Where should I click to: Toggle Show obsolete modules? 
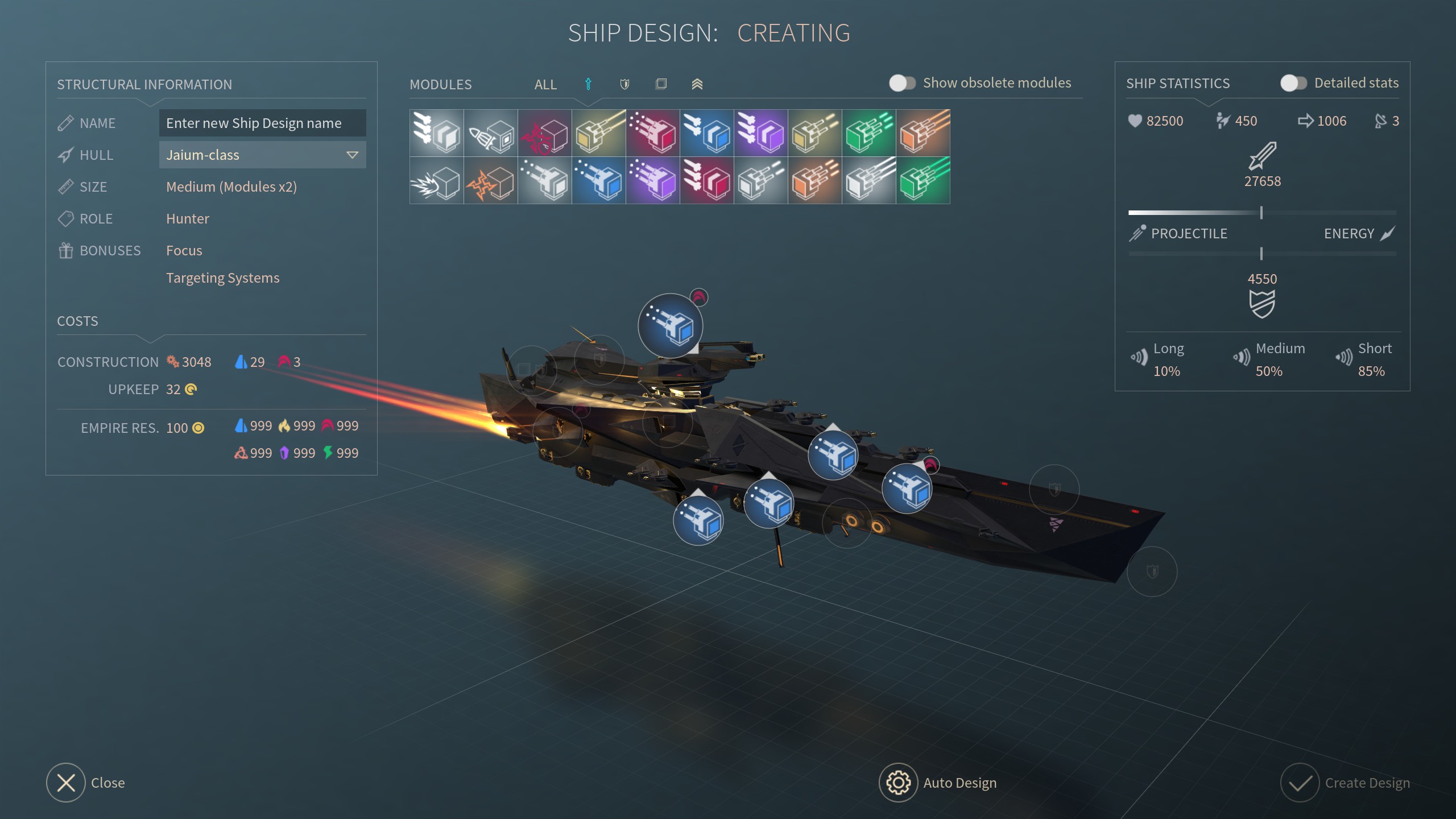pos(903,83)
